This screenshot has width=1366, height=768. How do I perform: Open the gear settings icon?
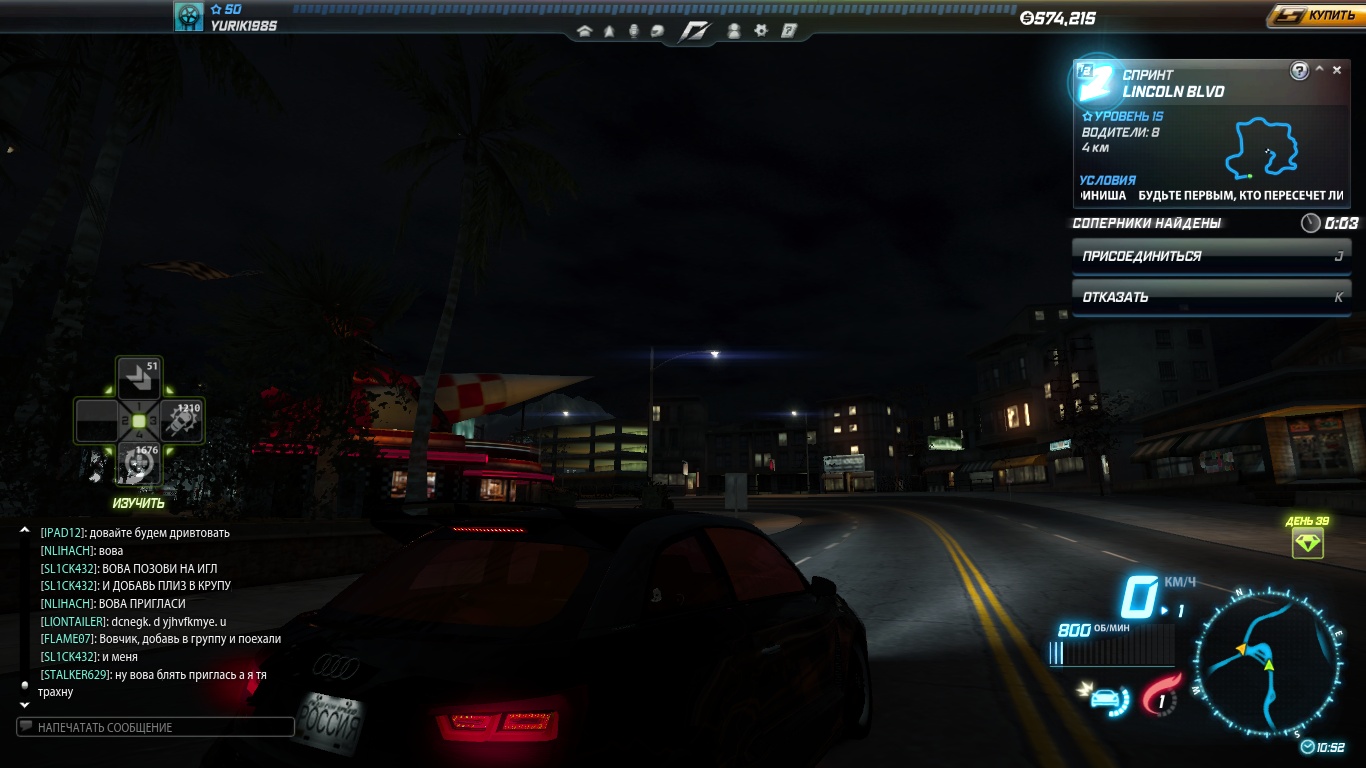click(x=760, y=31)
